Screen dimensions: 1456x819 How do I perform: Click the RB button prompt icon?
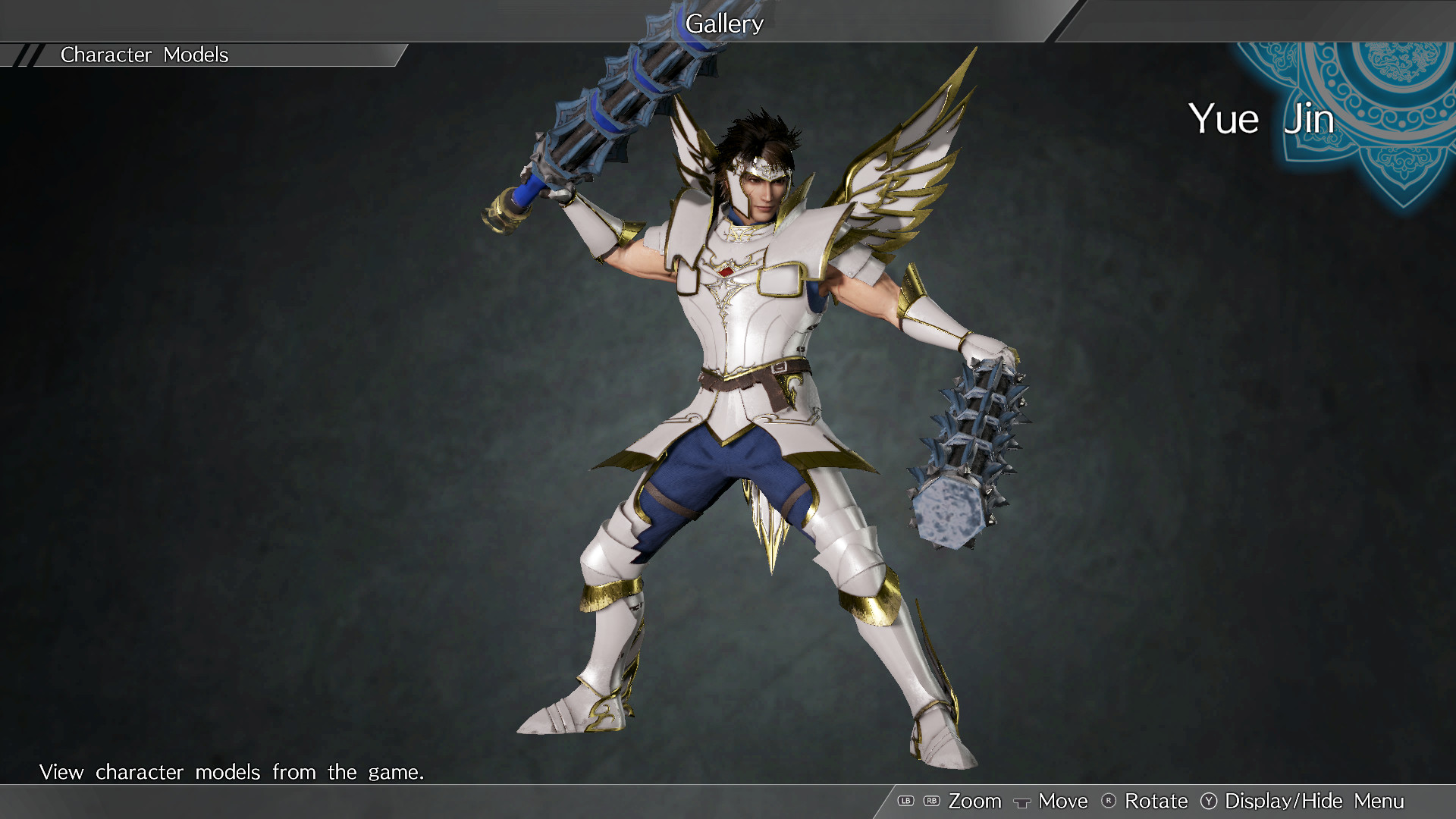pos(931,801)
